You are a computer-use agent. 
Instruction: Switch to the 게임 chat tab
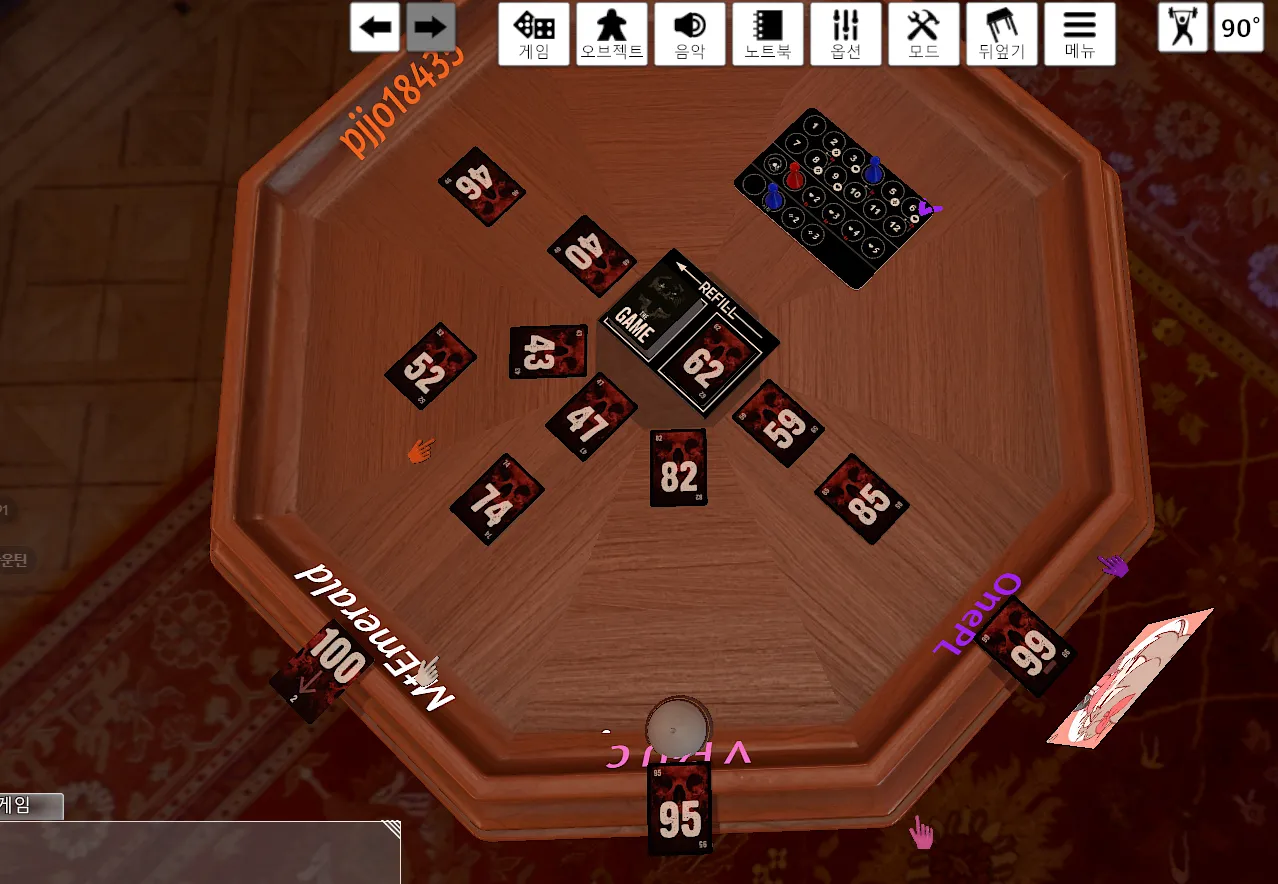coord(30,805)
